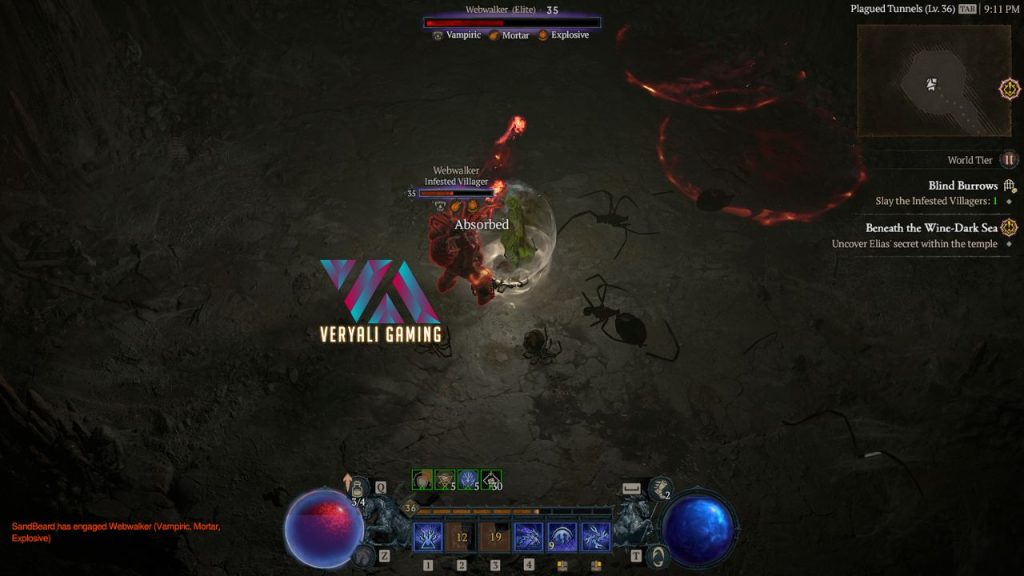Click the skill on cooldown showing 19

(x=495, y=537)
